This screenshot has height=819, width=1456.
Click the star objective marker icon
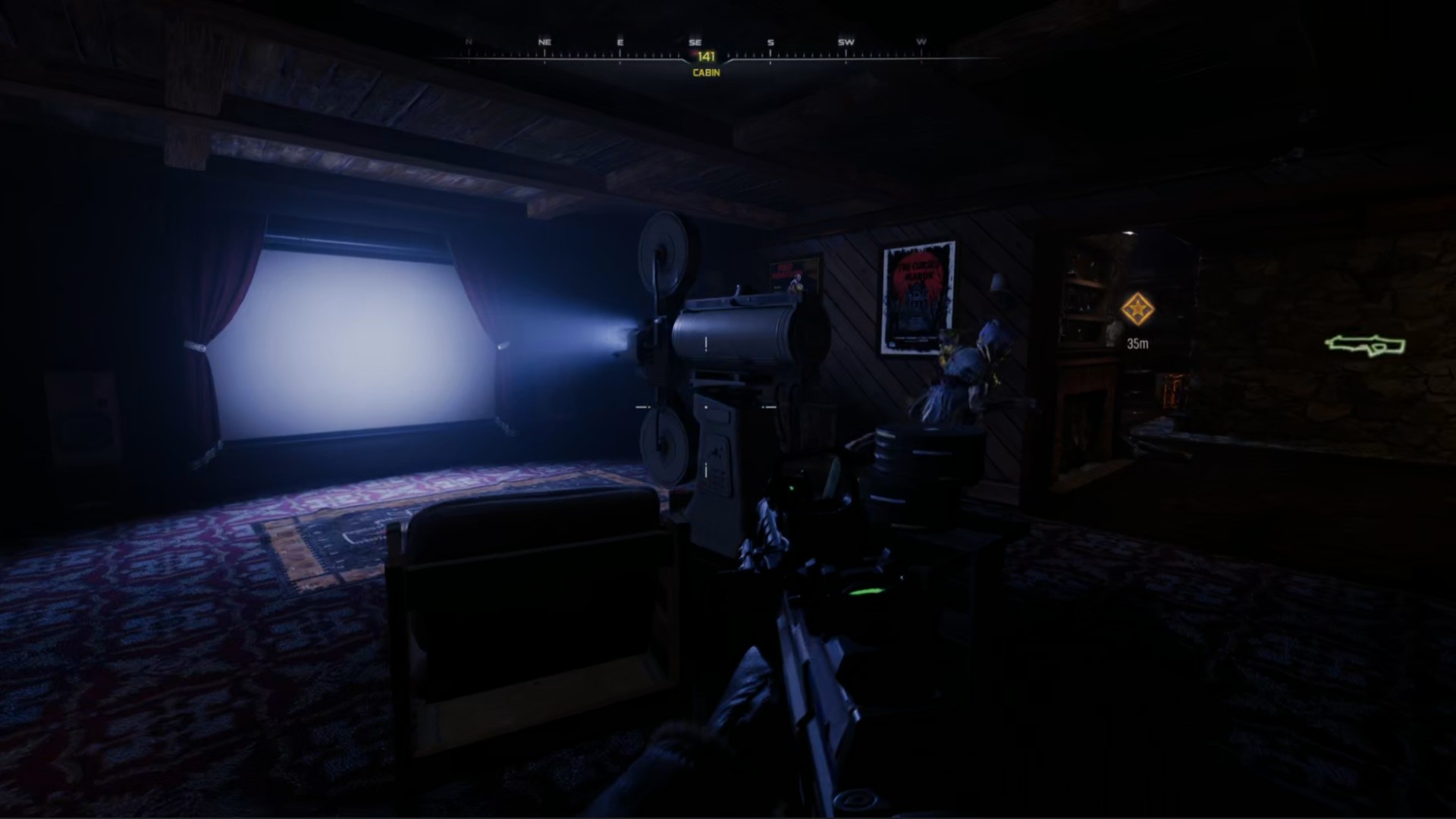1137,310
